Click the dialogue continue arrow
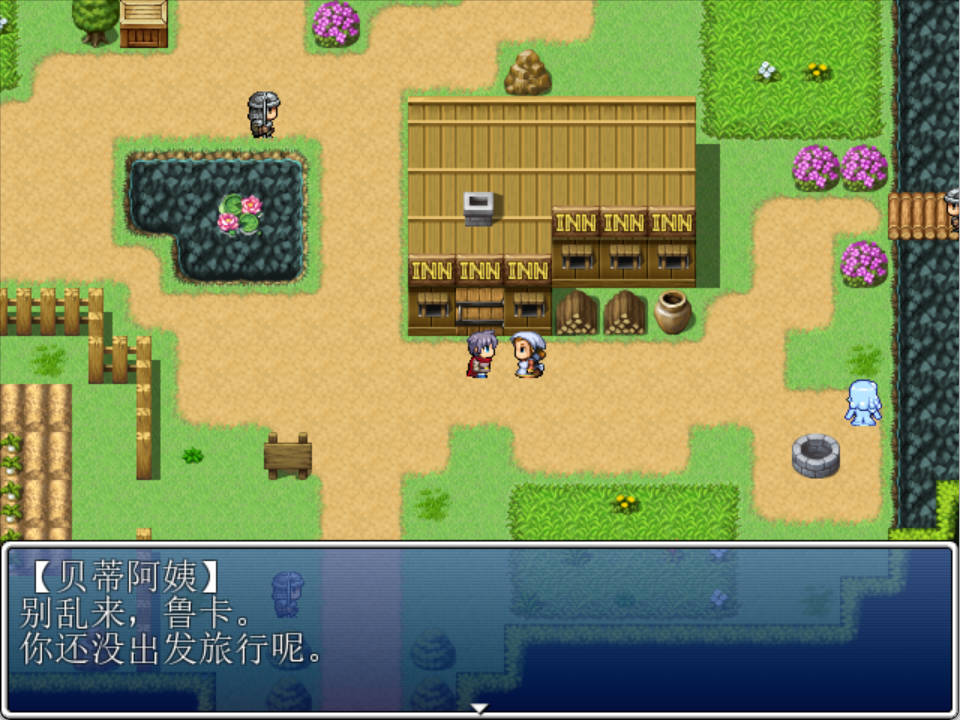Screen dimensions: 960x720 click(x=480, y=709)
